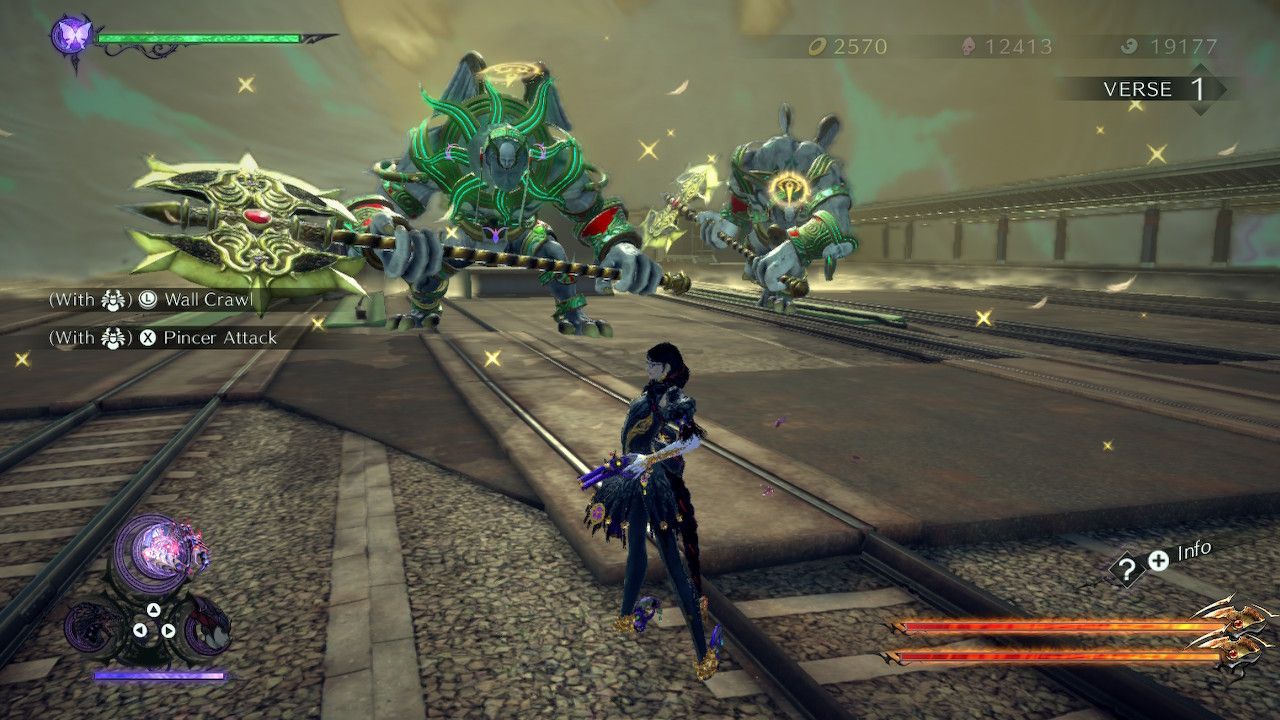Click the X button icon in the Pincer Attack prompt

149,336
